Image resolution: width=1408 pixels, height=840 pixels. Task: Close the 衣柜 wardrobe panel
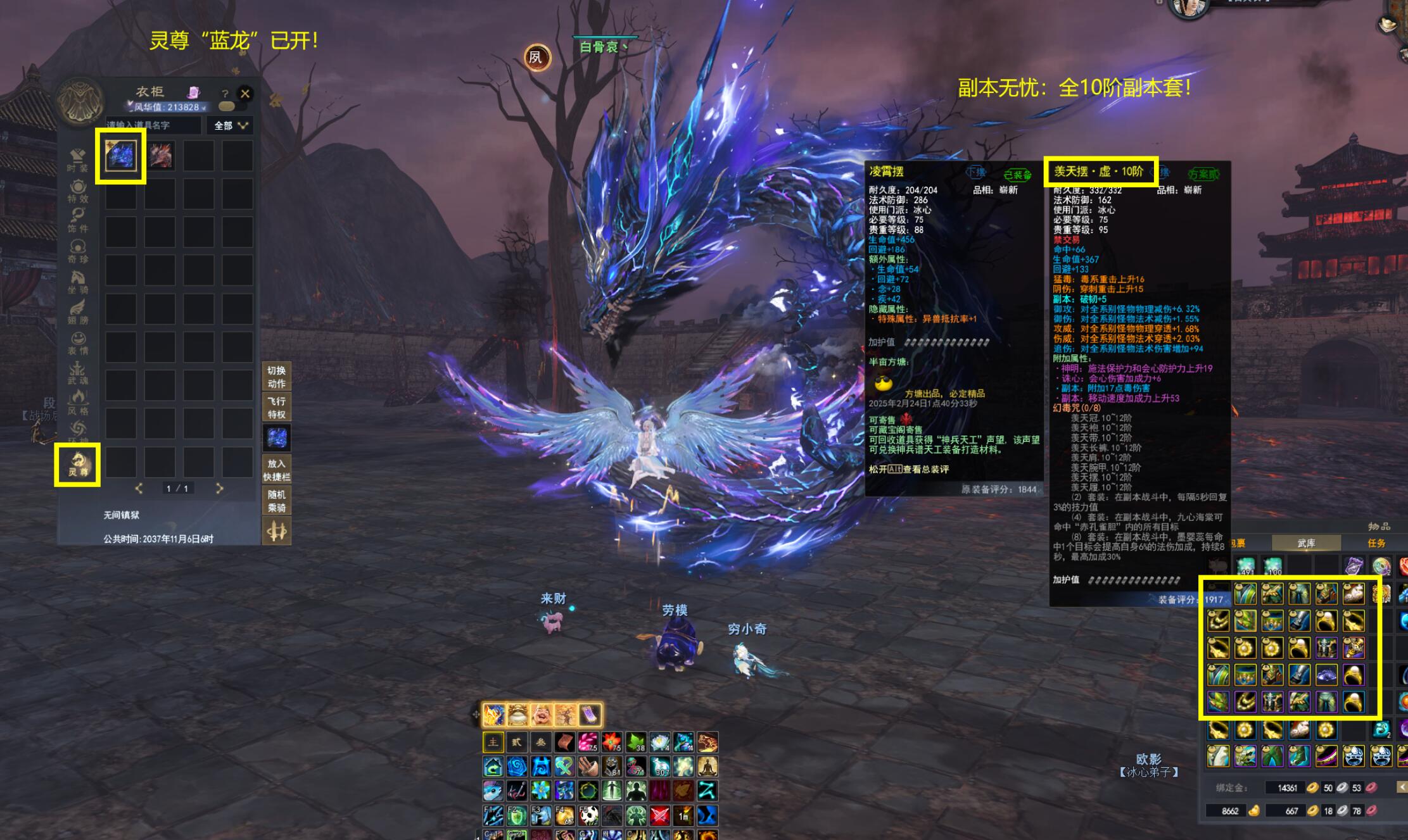(245, 94)
